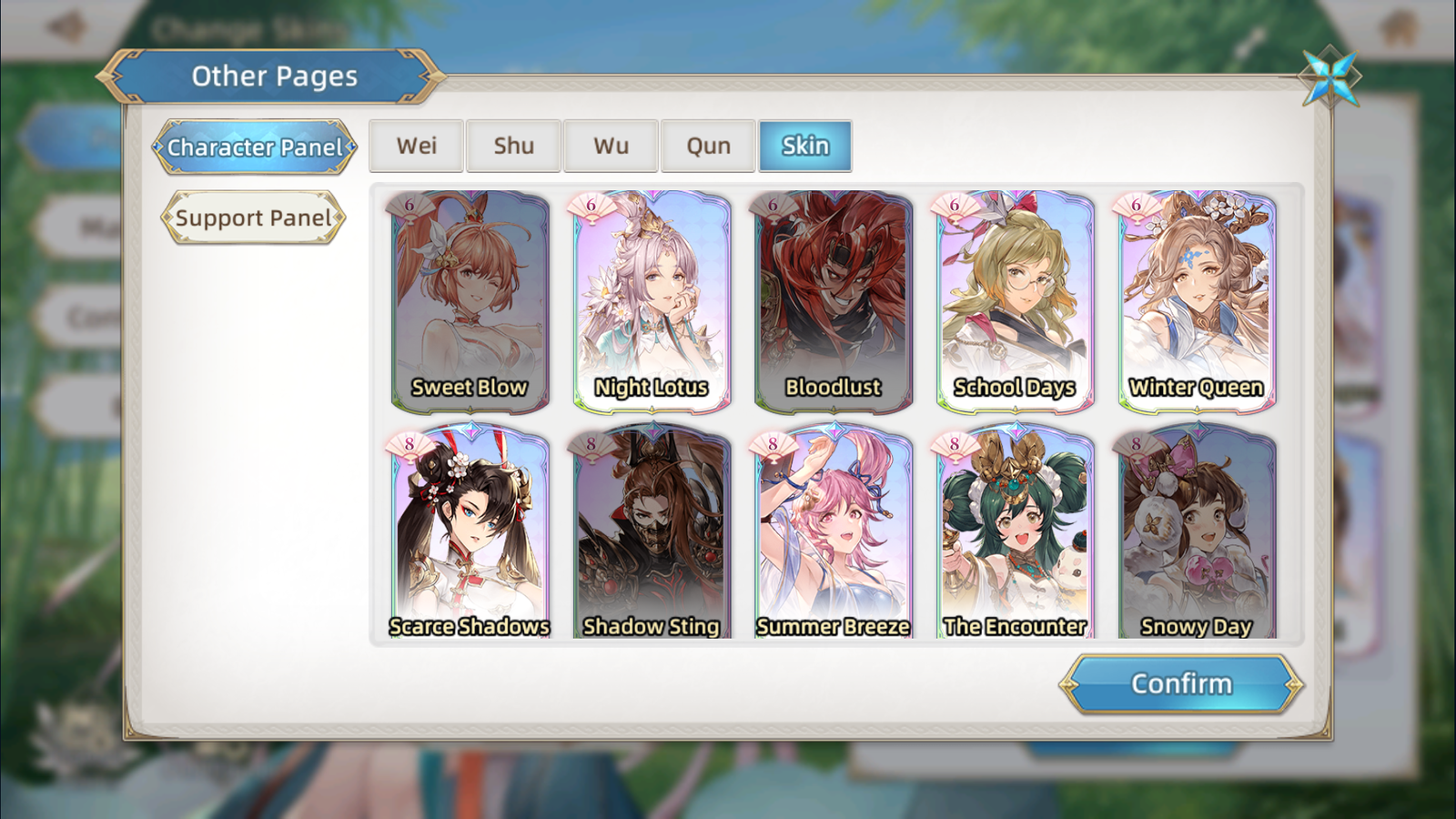The height and width of the screenshot is (819, 1456).
Task: Open the Shu faction tab
Action: tap(514, 146)
